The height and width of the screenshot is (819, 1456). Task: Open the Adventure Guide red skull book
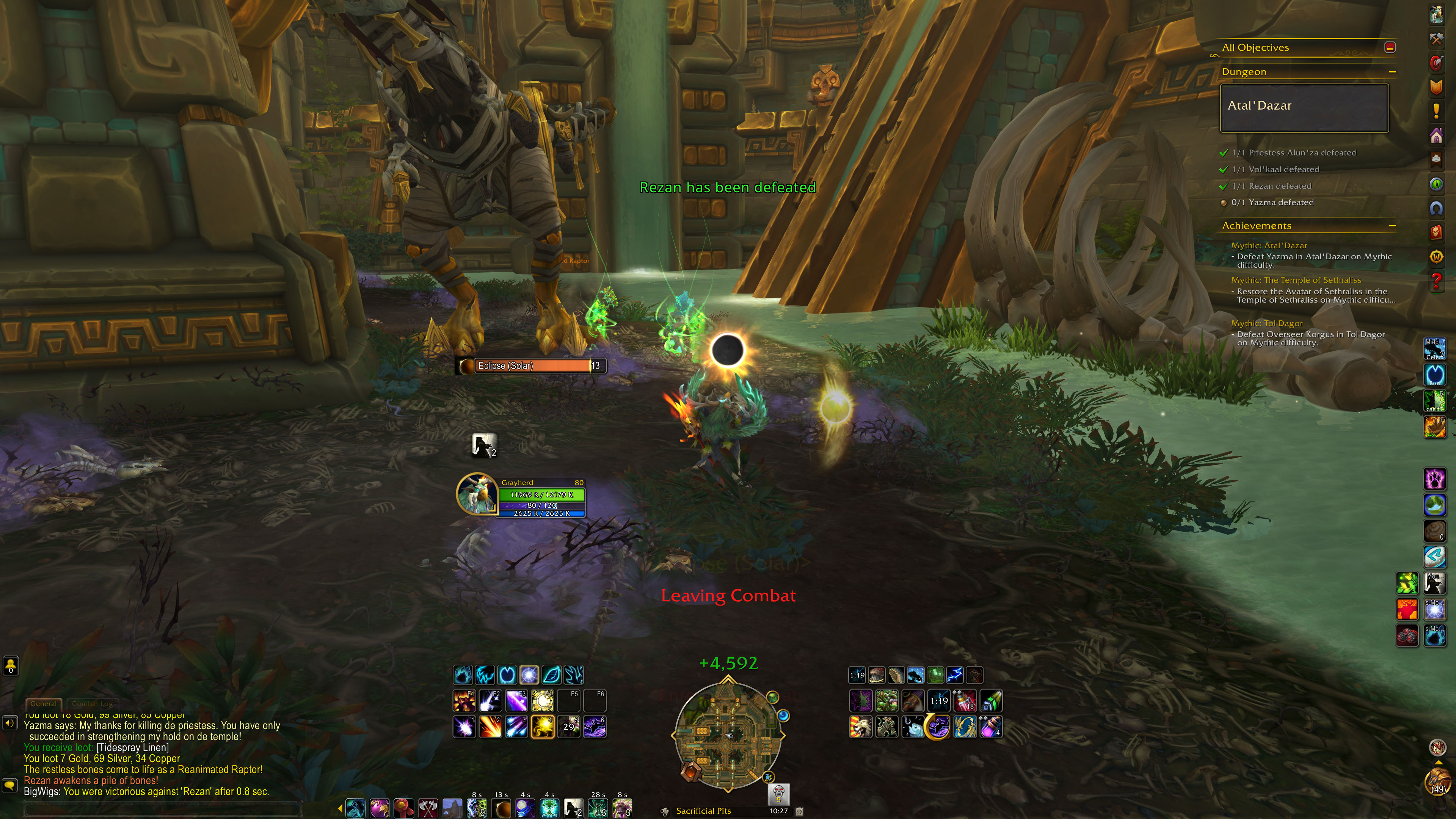(x=1436, y=232)
